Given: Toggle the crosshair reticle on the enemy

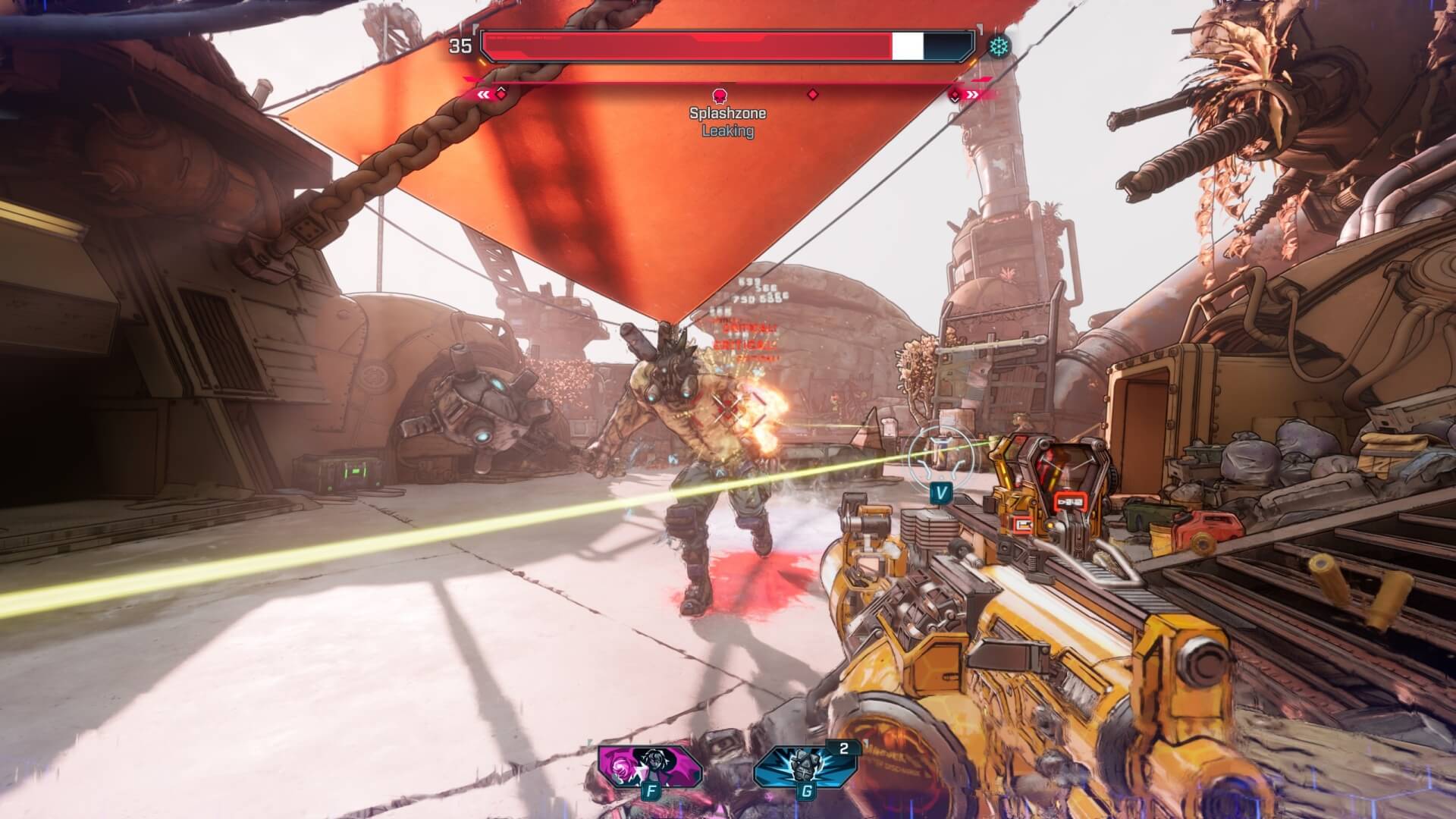Looking at the screenshot, I should click(726, 411).
